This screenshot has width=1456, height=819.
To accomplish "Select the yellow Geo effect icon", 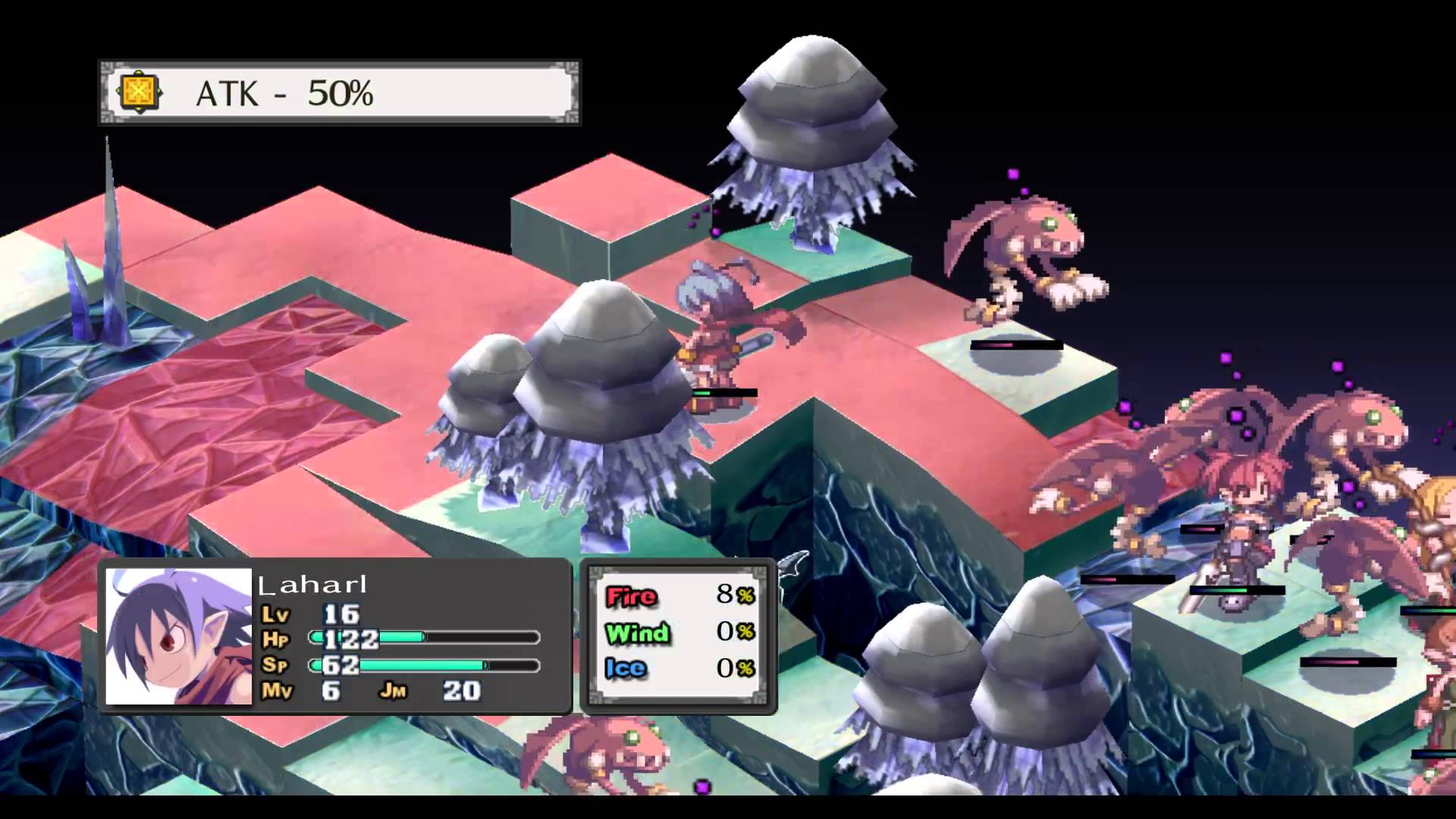I will [140, 93].
